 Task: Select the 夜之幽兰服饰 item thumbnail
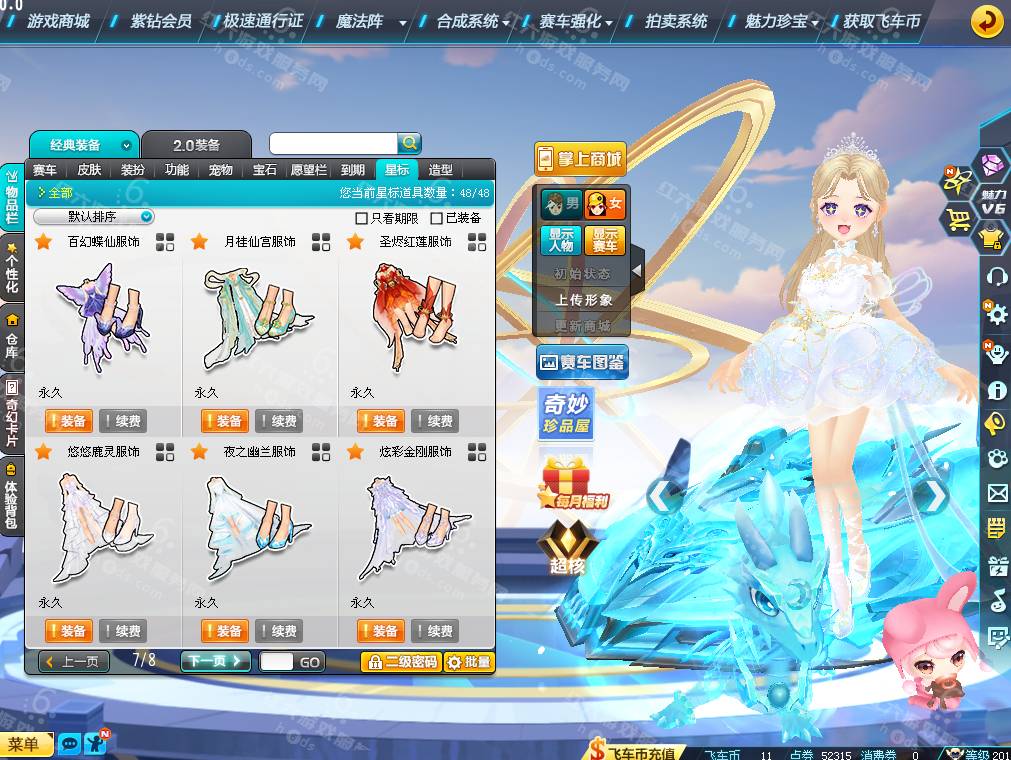(x=259, y=528)
